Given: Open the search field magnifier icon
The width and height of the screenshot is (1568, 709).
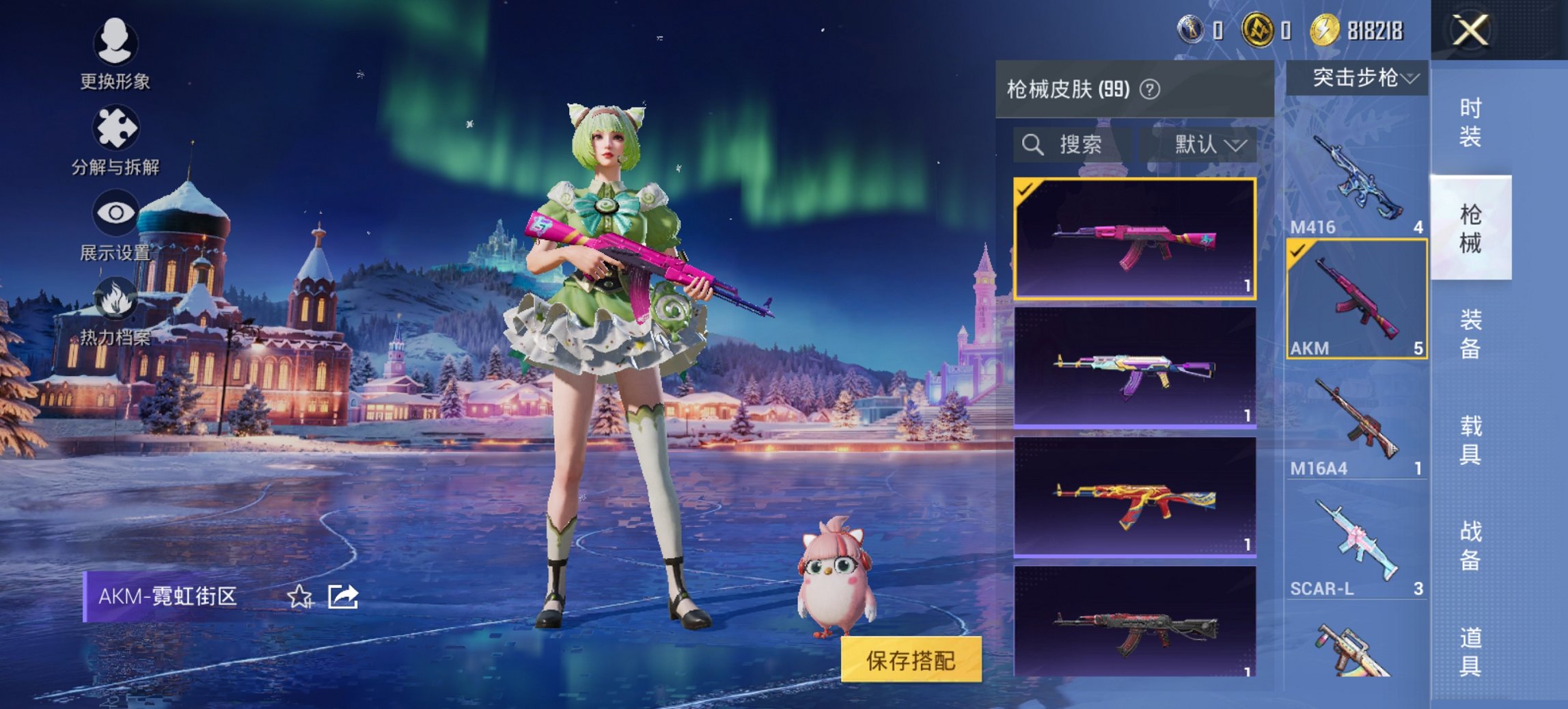Looking at the screenshot, I should pyautogui.click(x=1032, y=146).
